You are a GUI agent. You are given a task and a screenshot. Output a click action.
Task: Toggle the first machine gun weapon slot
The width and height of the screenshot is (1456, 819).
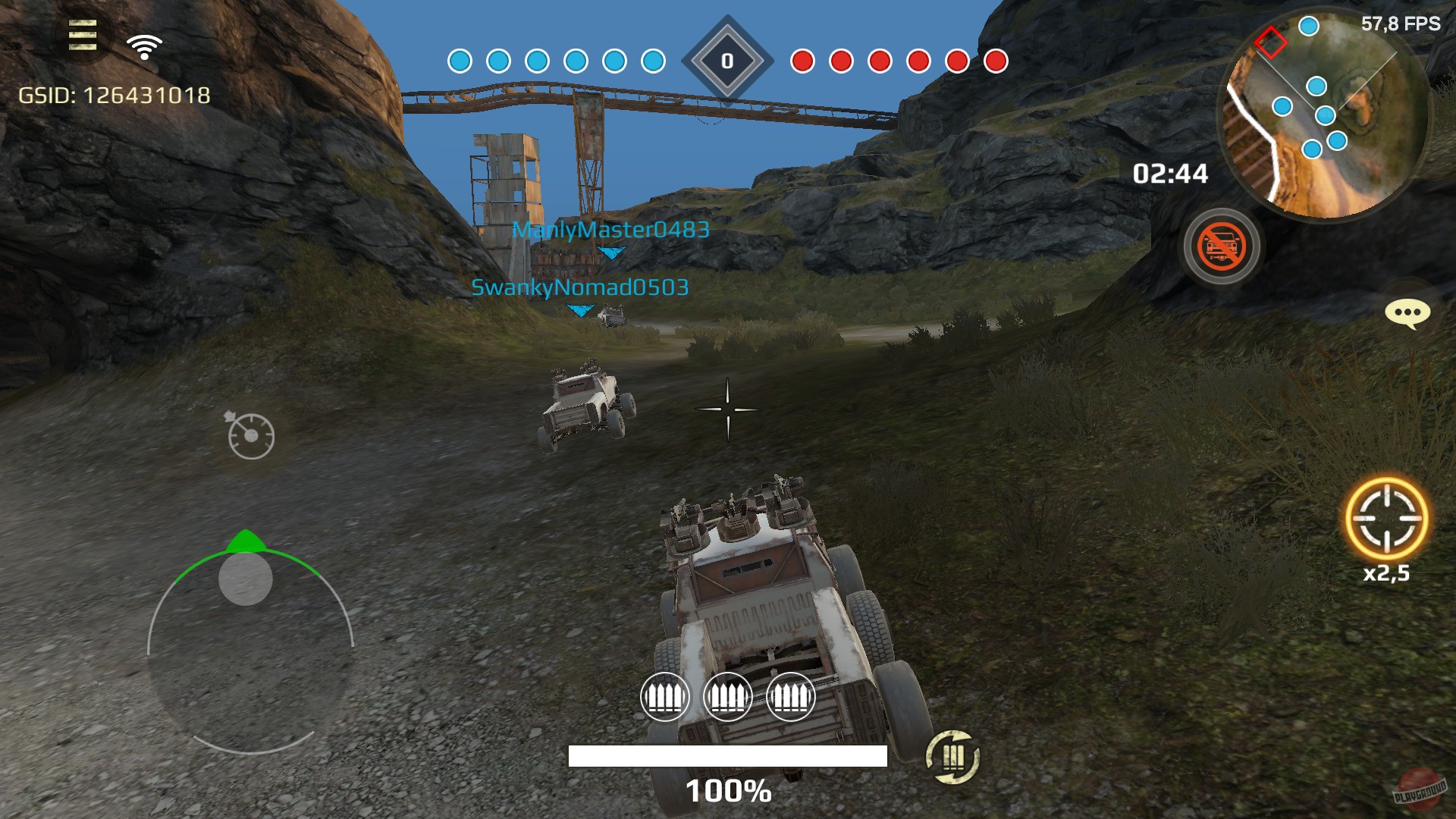tap(667, 698)
